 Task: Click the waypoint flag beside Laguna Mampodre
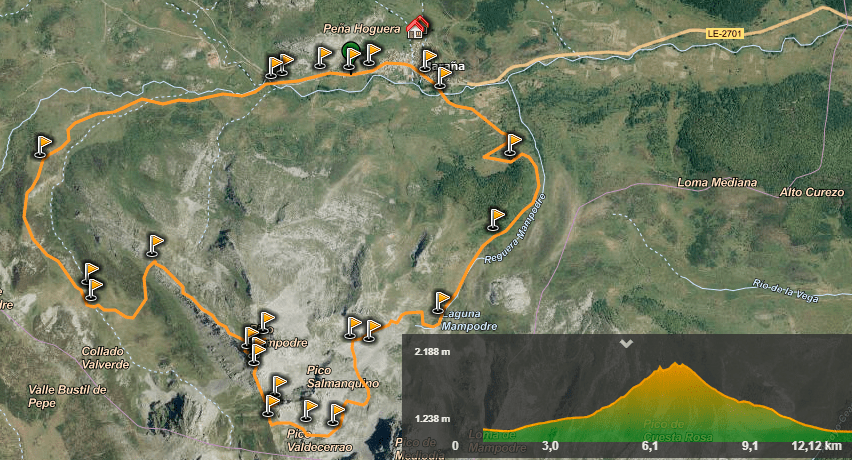click(x=441, y=301)
